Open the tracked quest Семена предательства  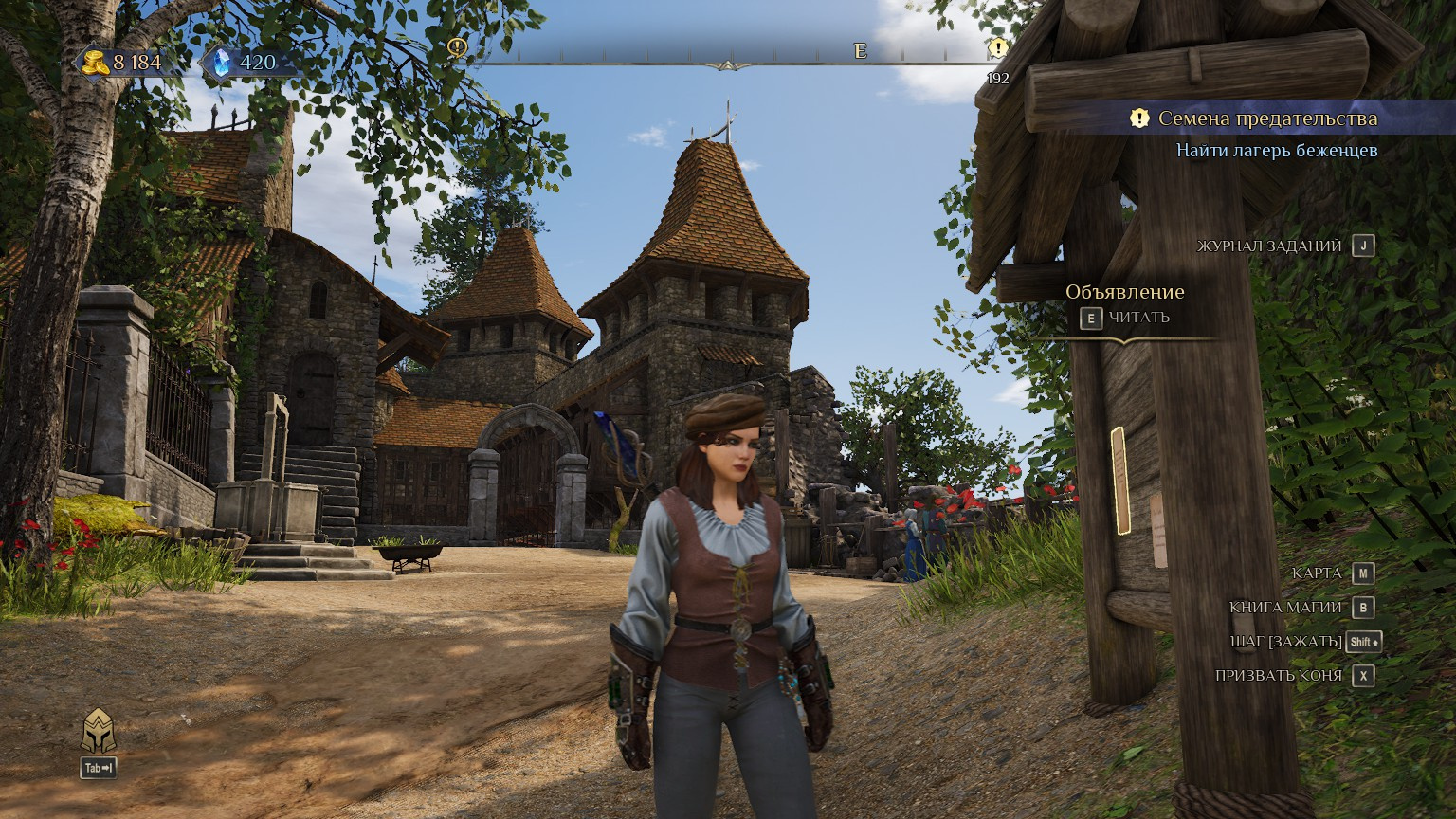click(1266, 118)
